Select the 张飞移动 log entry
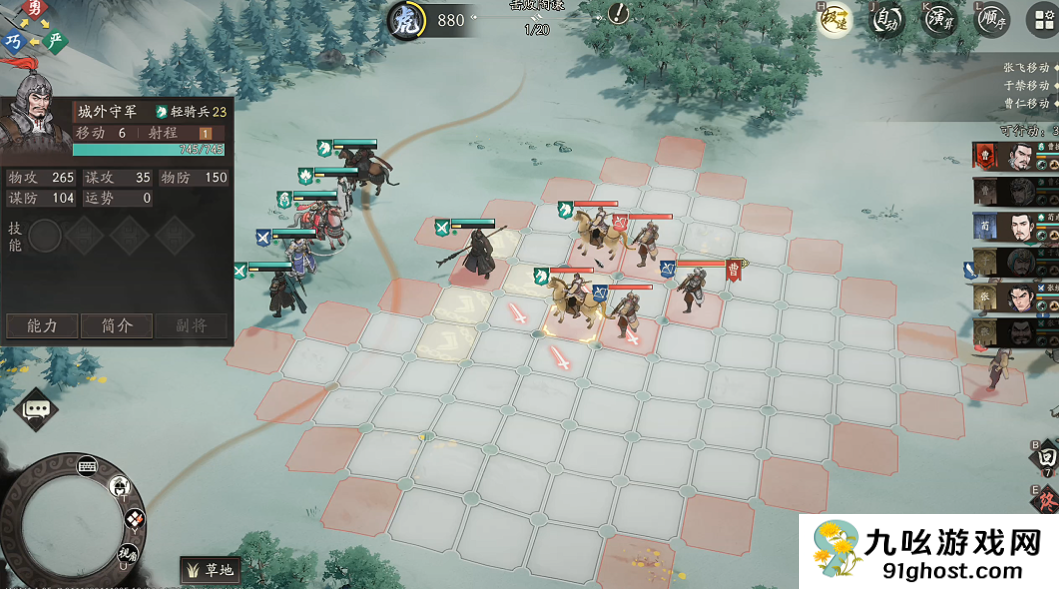 tap(1026, 68)
